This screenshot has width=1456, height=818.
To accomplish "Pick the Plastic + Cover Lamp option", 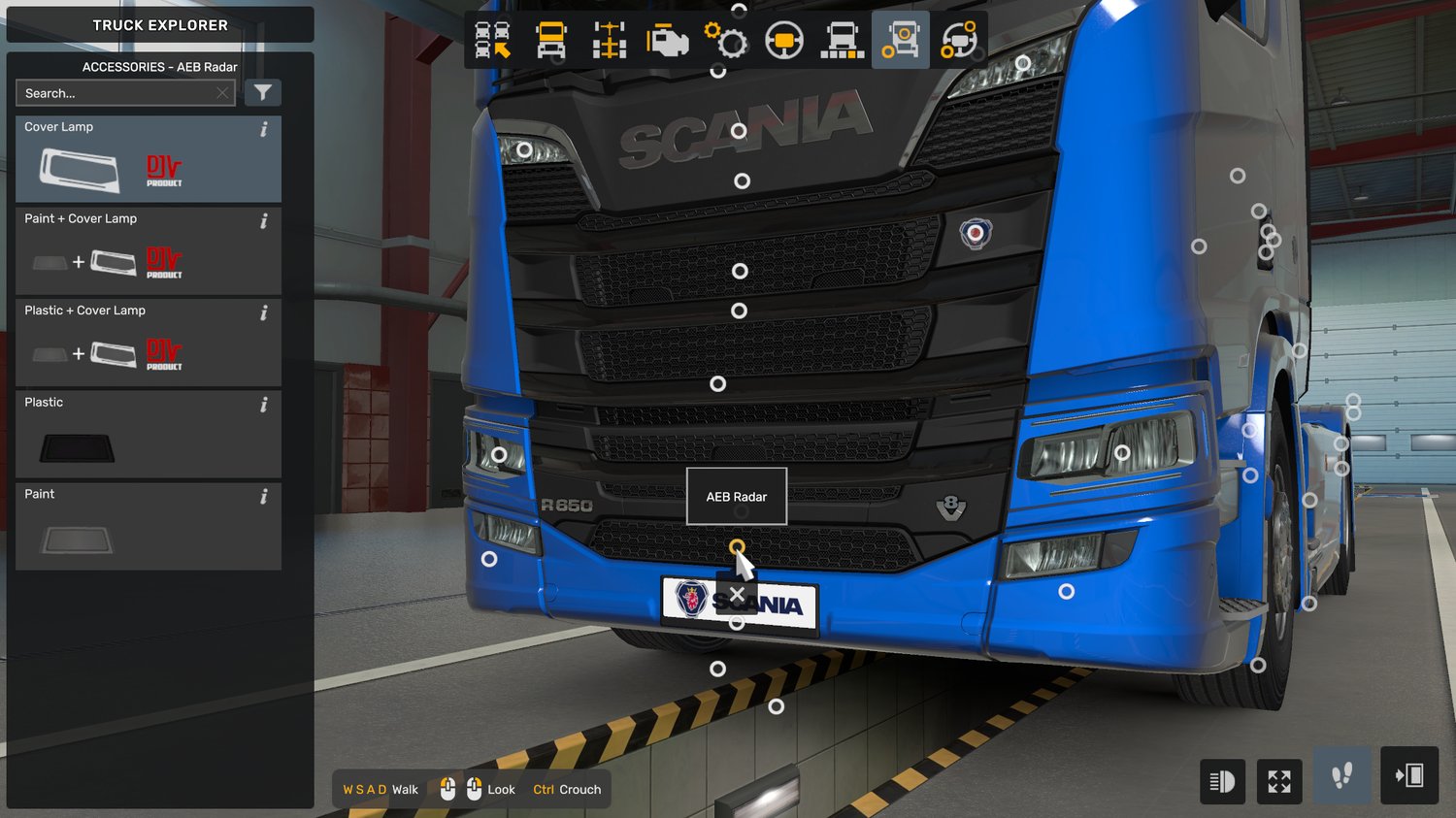I will (x=148, y=343).
